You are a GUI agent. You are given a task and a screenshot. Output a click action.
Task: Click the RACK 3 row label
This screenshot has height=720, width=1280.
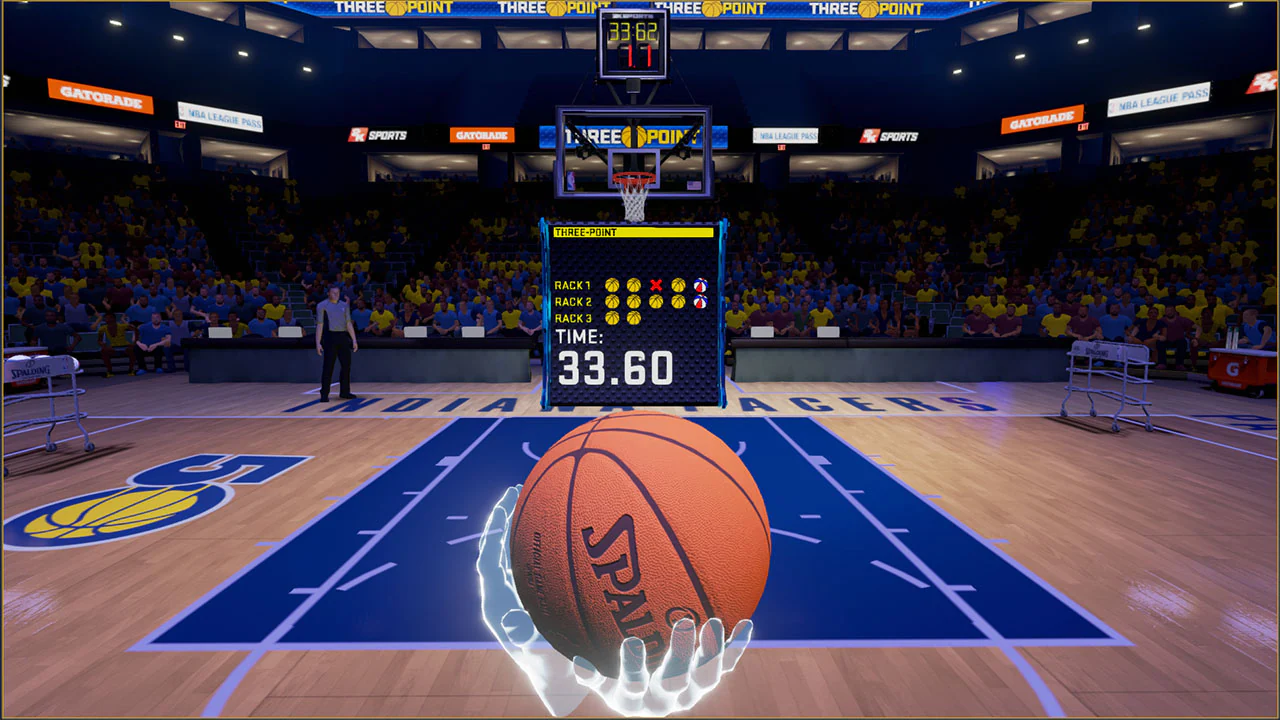click(571, 317)
